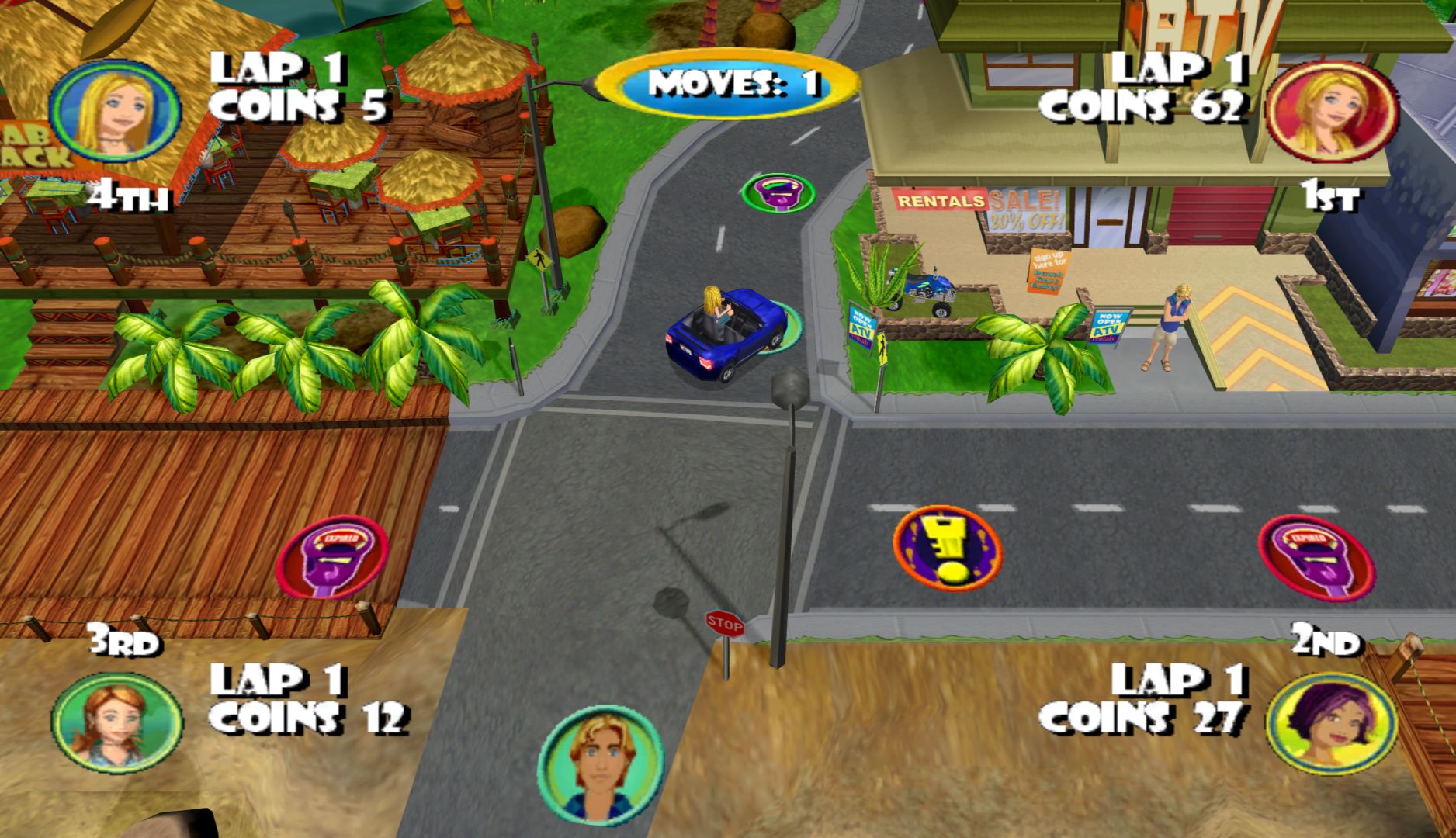Click the blond boy portrait

(600, 765)
